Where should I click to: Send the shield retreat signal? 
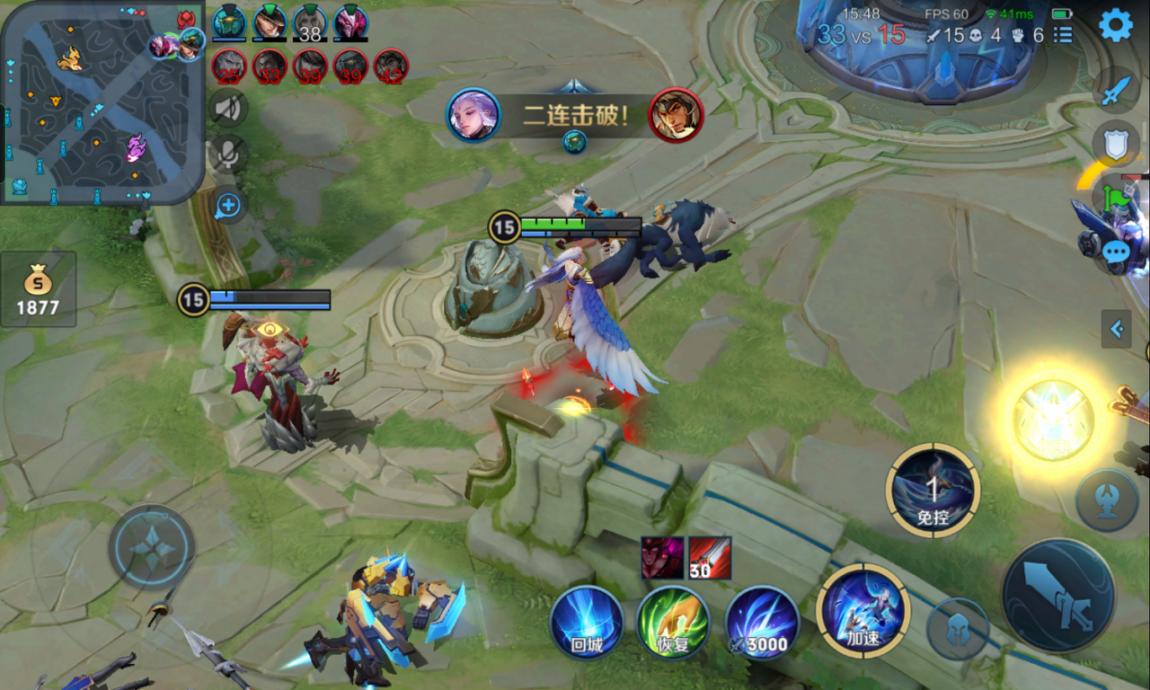[x=1115, y=143]
